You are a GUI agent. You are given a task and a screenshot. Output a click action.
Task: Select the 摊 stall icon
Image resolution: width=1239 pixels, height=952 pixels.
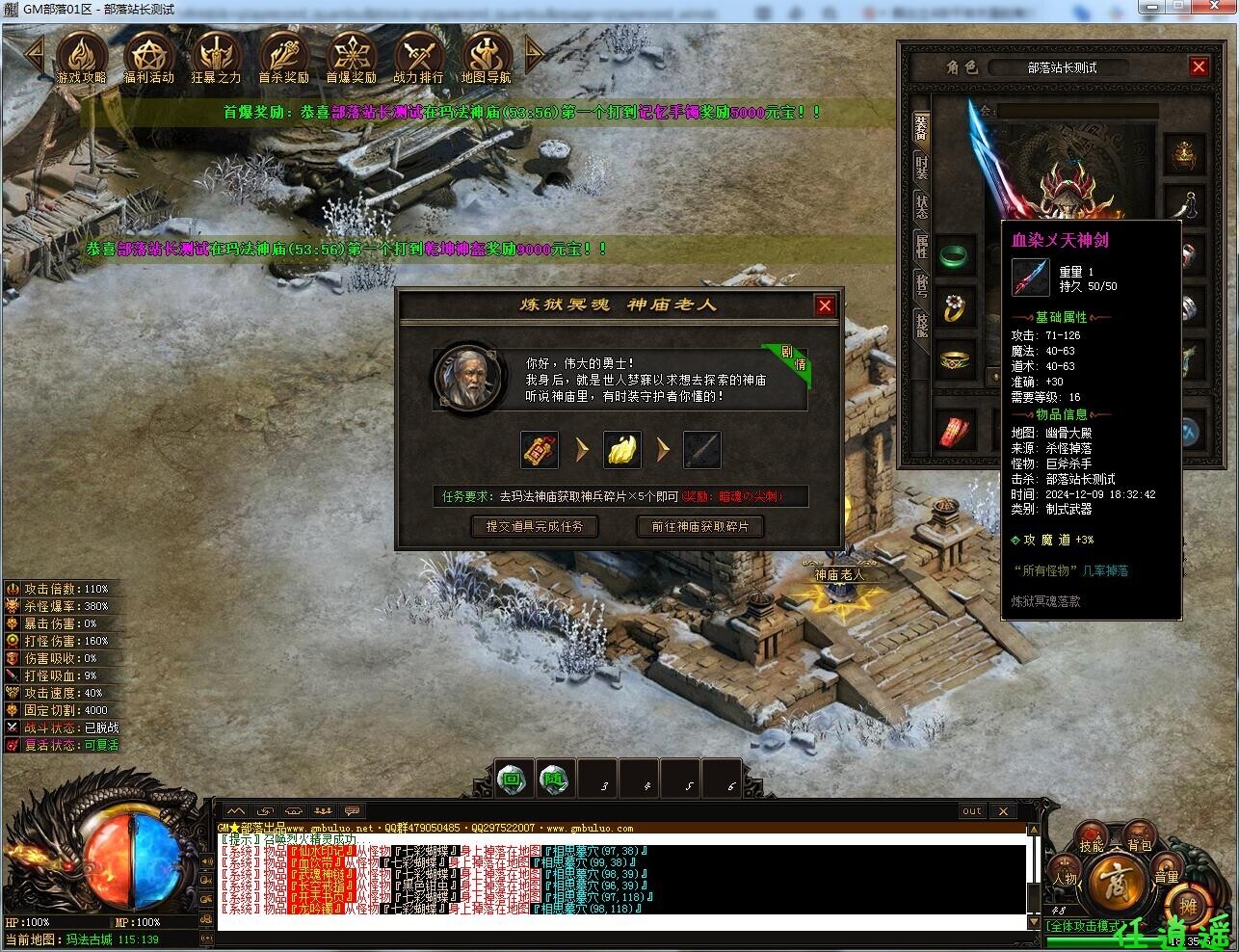pos(1190,906)
